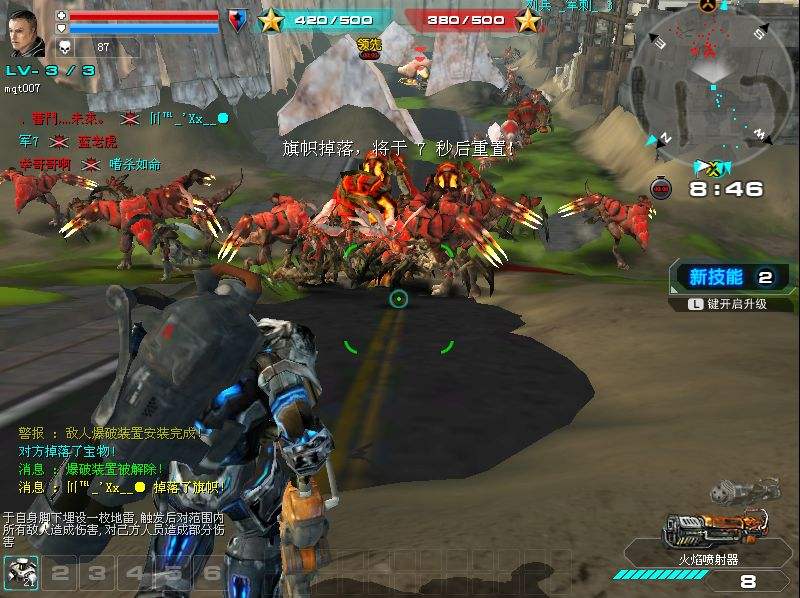This screenshot has width=800, height=598.
Task: Select the team shield emblem icon
Action: (x=237, y=20)
